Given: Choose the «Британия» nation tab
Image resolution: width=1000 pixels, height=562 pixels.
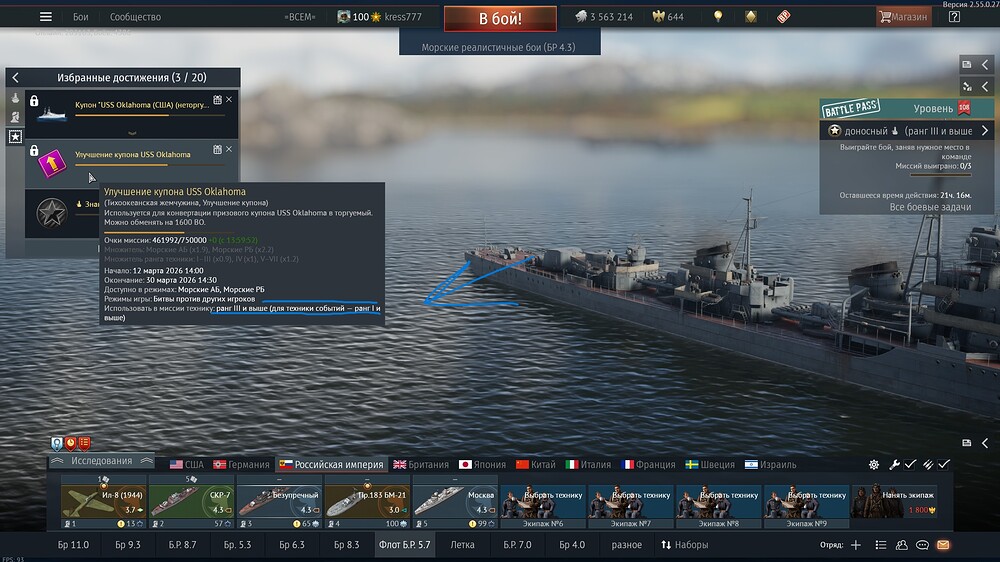Looking at the screenshot, I should coord(421,464).
